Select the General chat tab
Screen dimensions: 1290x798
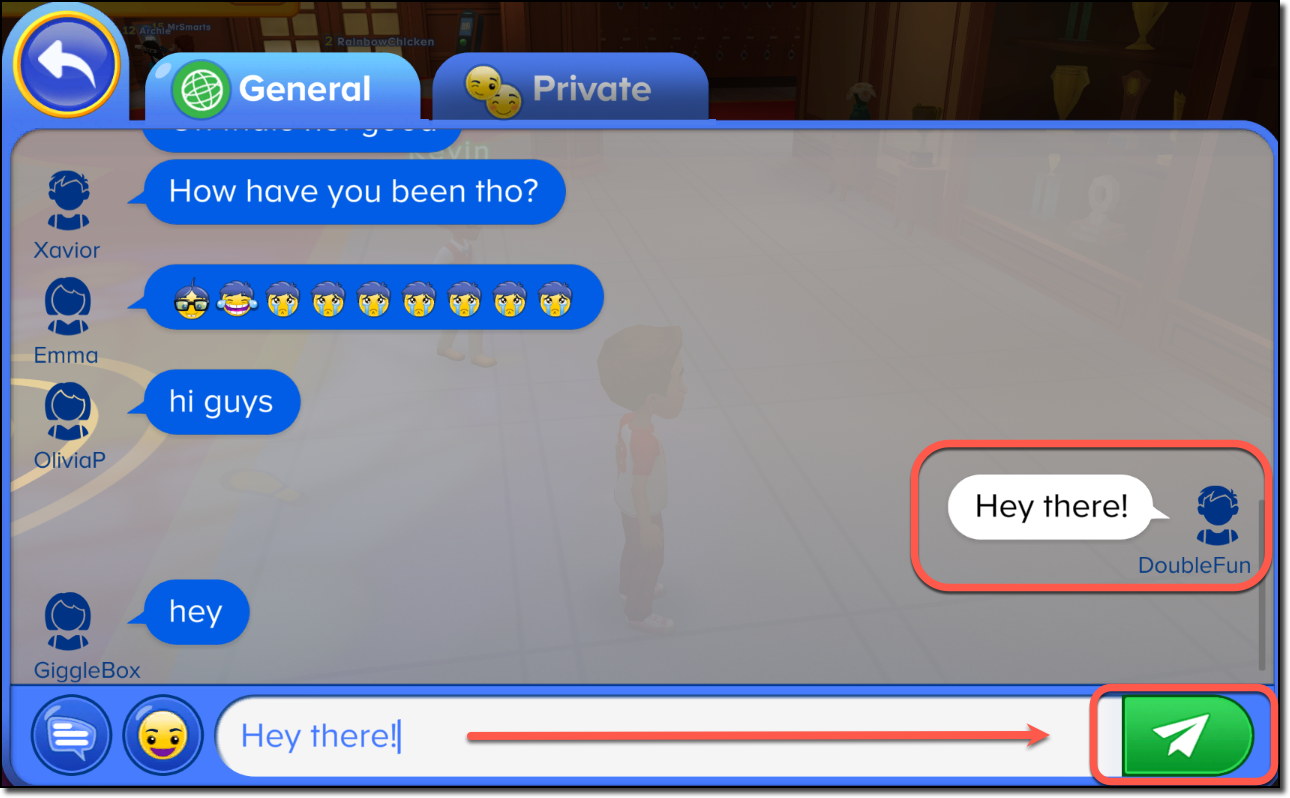pyautogui.click(x=285, y=88)
